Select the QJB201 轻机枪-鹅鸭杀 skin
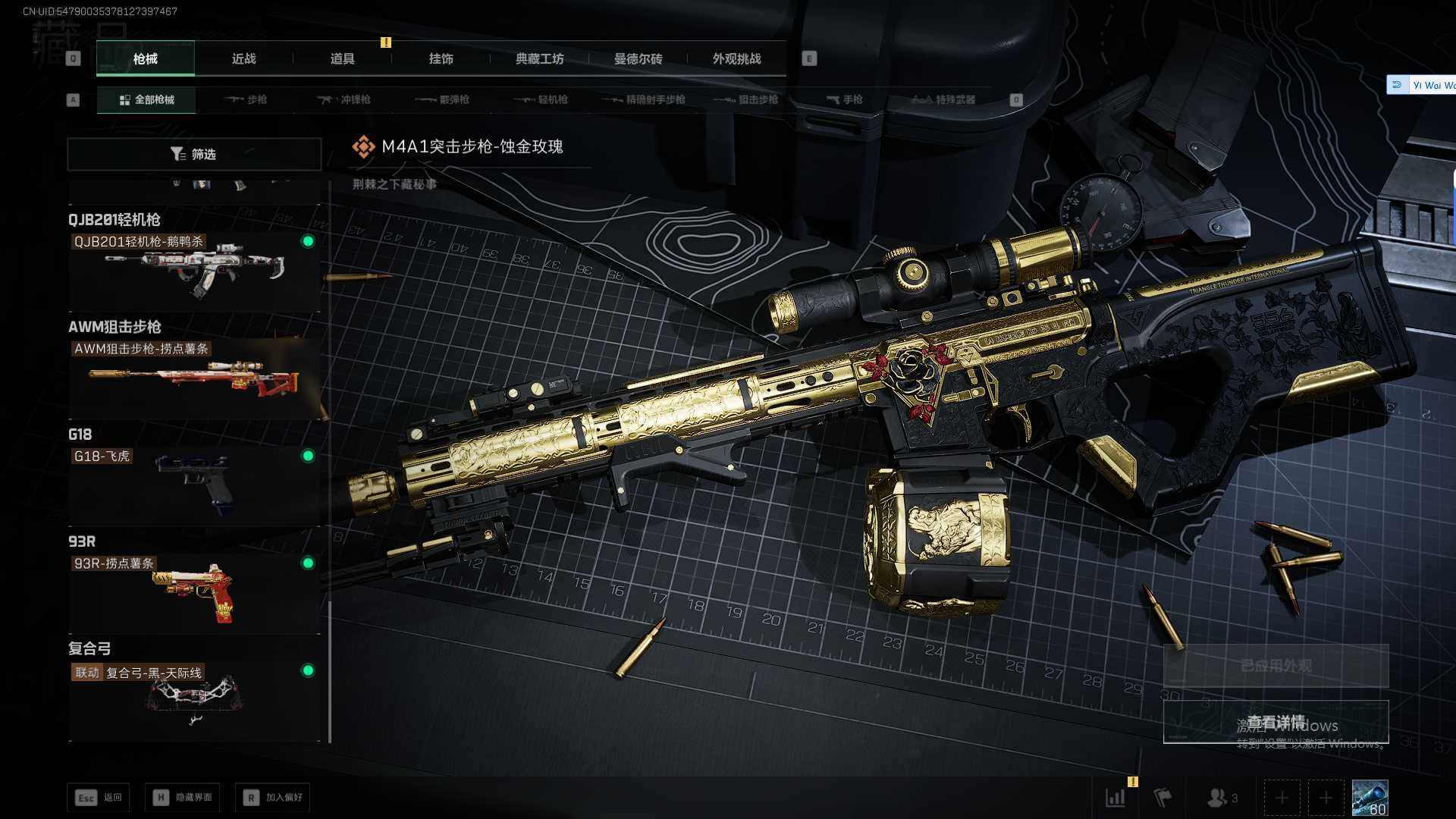The image size is (1456, 819). click(194, 267)
